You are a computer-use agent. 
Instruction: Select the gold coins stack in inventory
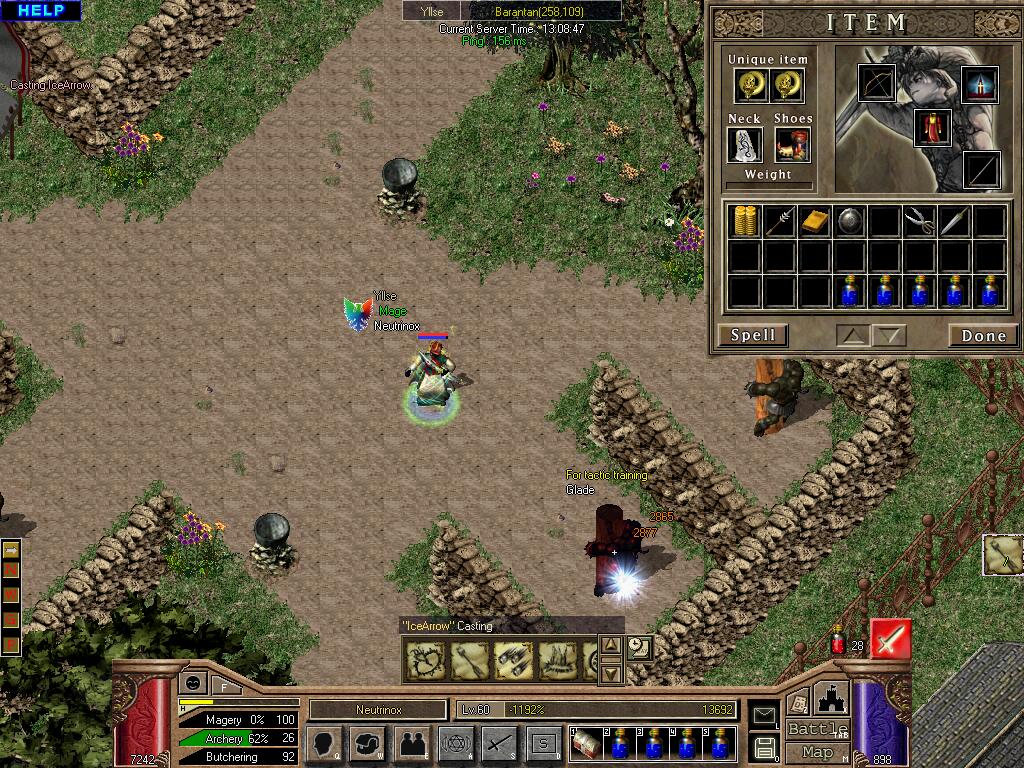click(745, 221)
